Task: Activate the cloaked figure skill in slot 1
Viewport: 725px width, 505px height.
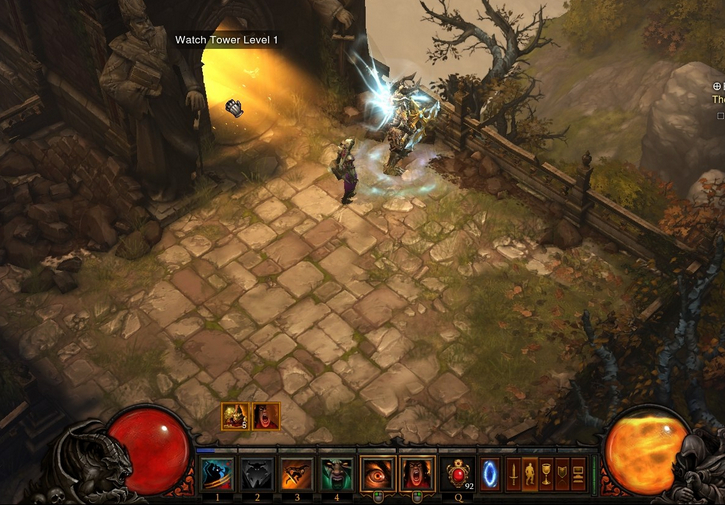Action: (218, 472)
